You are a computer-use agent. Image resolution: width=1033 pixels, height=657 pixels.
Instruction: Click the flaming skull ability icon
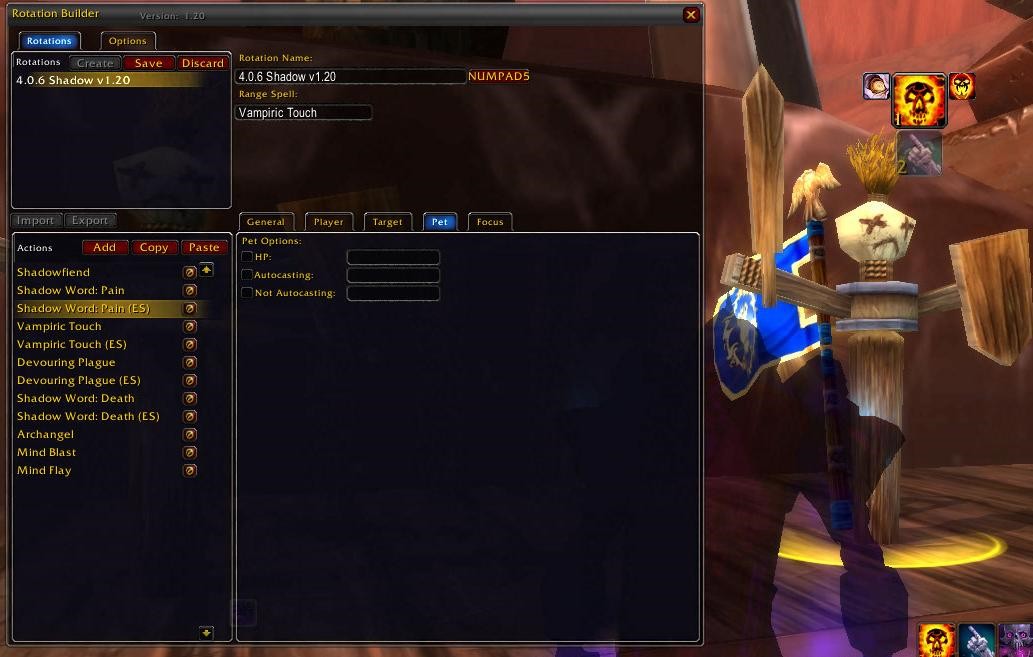918,100
